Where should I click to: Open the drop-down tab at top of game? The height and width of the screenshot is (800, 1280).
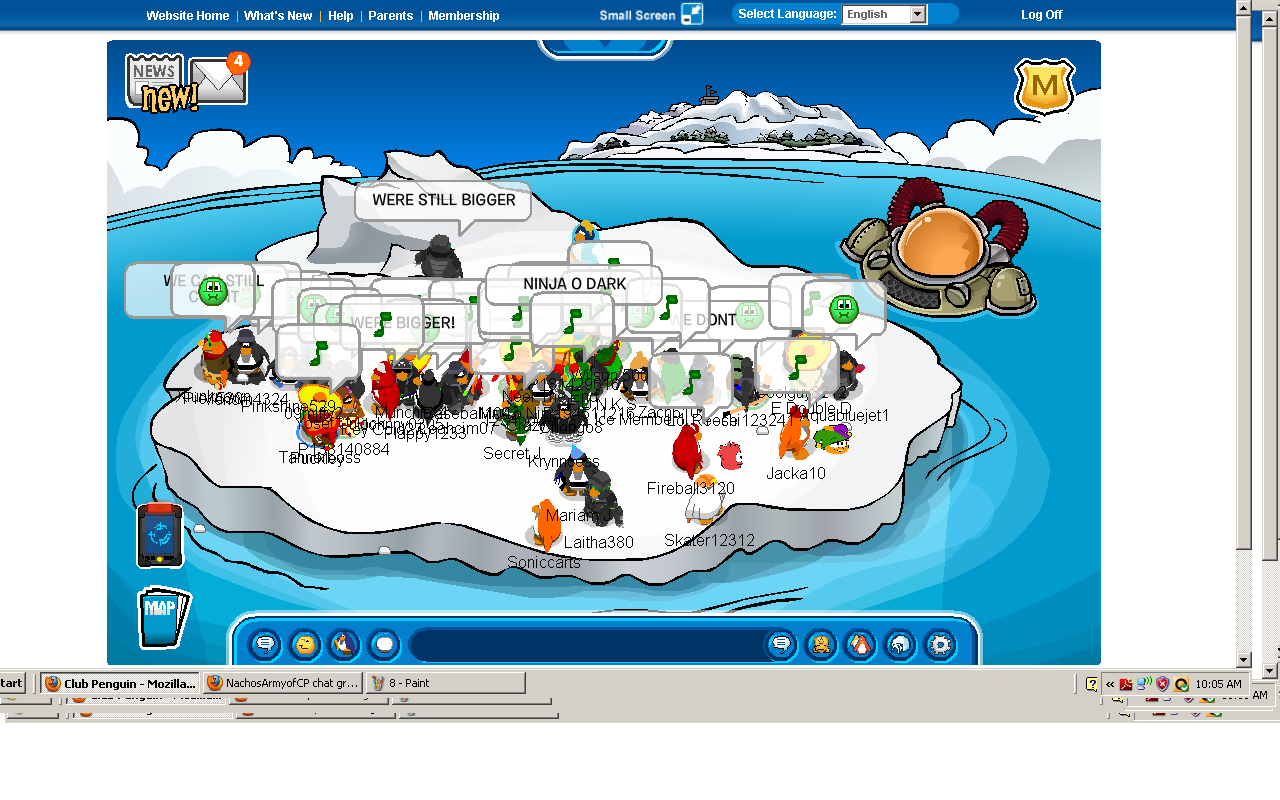click(x=604, y=47)
